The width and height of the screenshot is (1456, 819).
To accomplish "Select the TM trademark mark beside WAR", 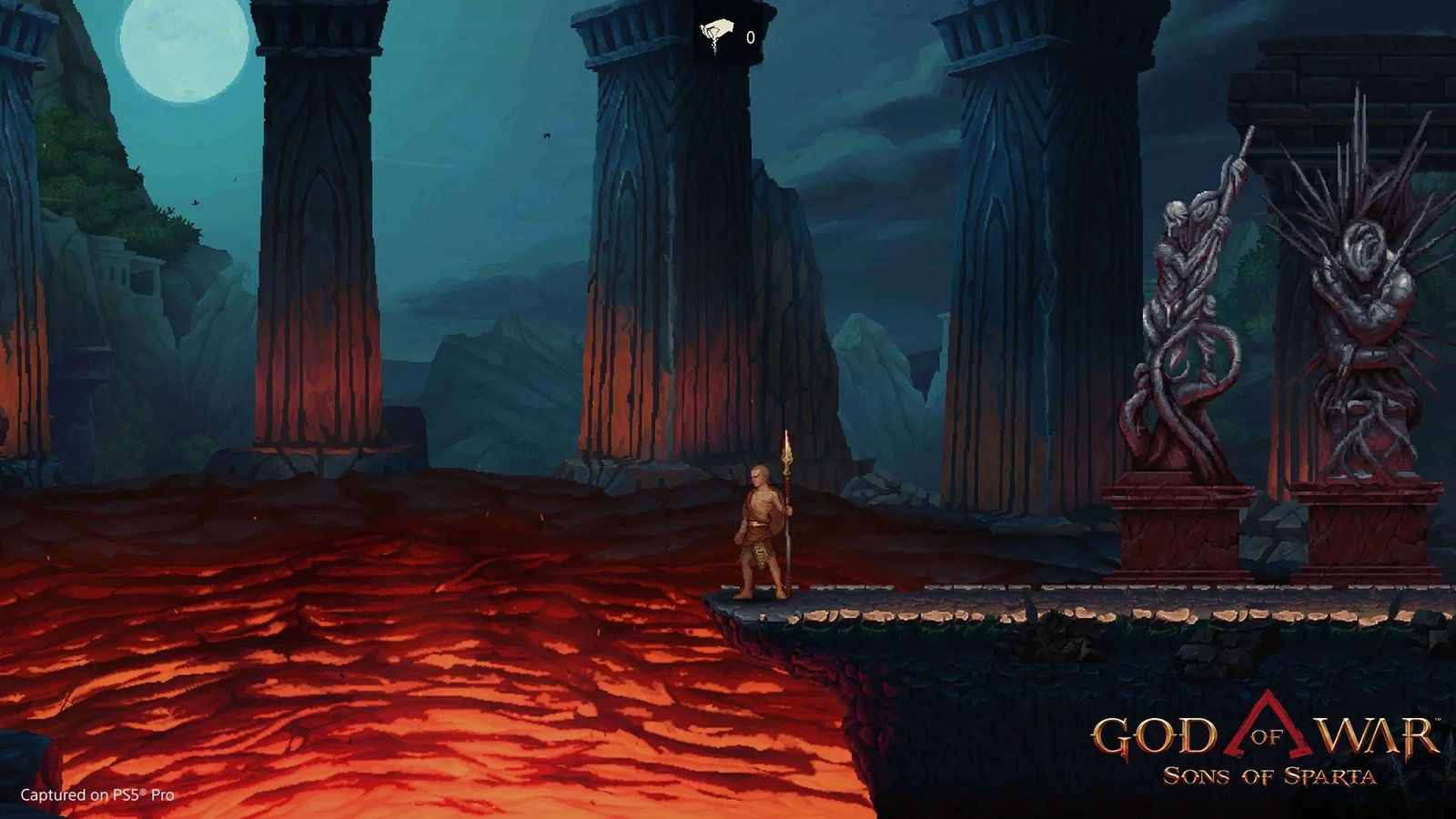I will (1436, 719).
